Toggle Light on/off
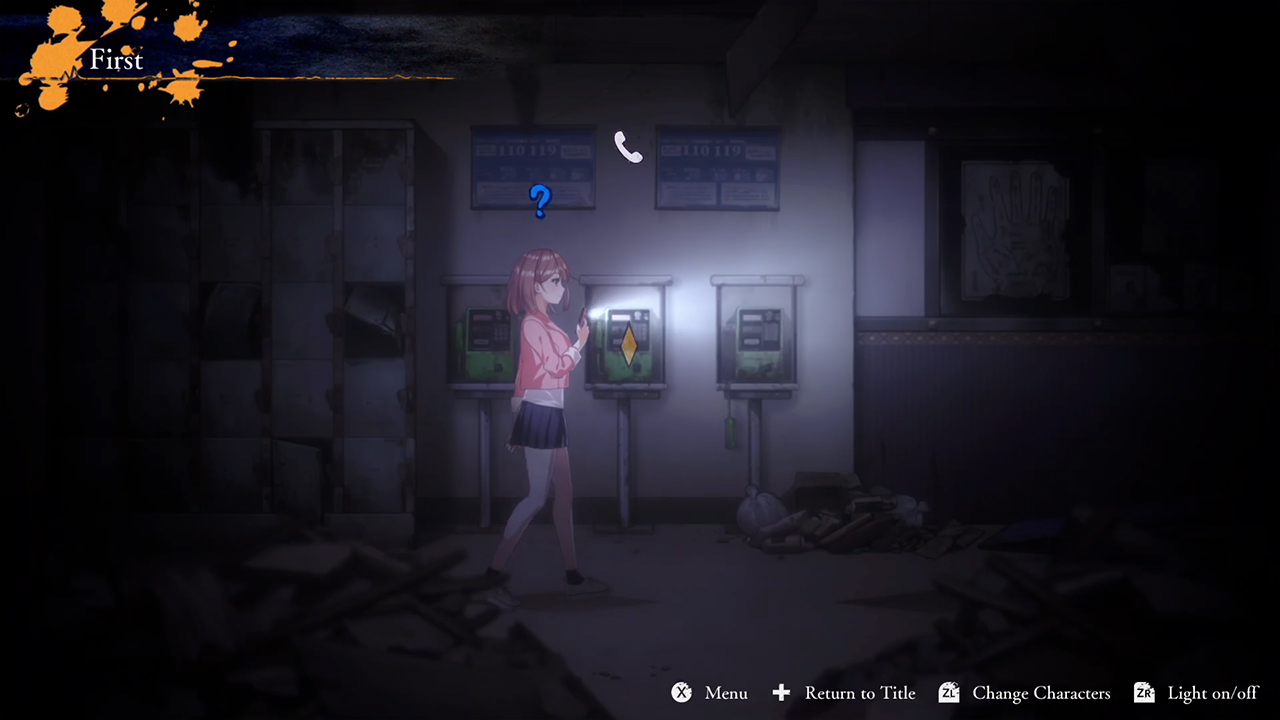 (x=1213, y=693)
